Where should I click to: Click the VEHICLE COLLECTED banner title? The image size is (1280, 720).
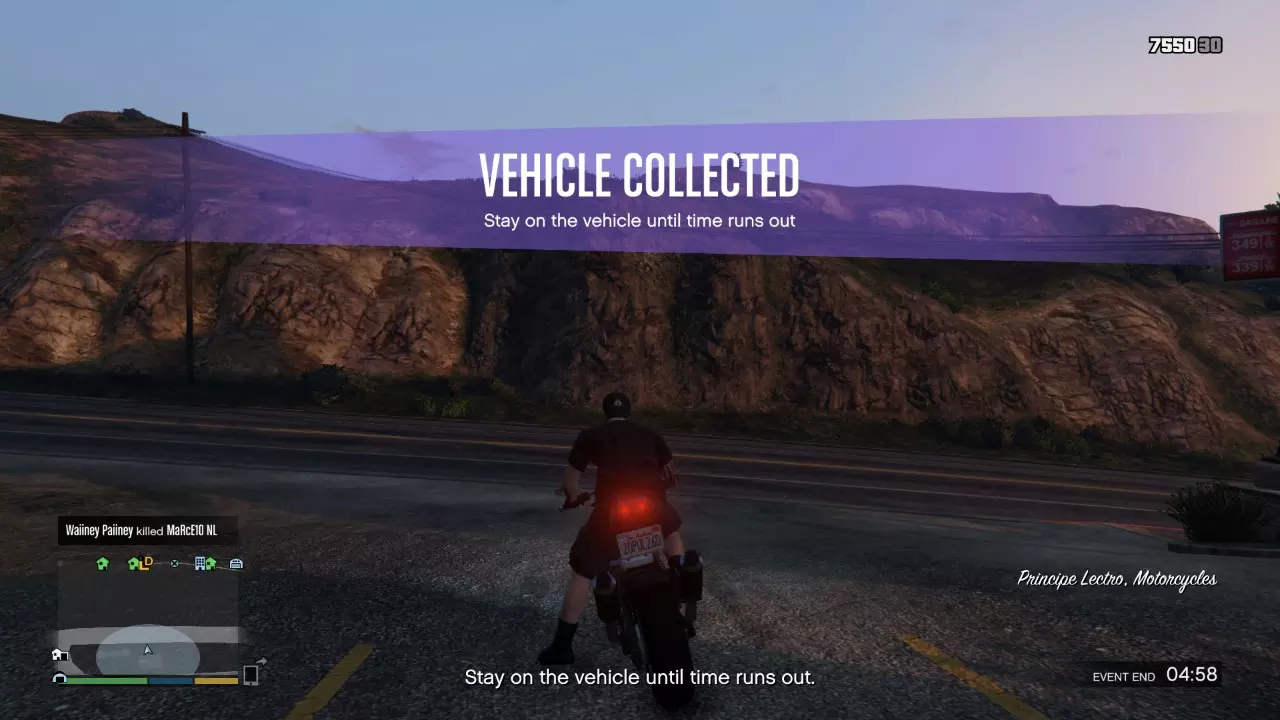(x=640, y=175)
